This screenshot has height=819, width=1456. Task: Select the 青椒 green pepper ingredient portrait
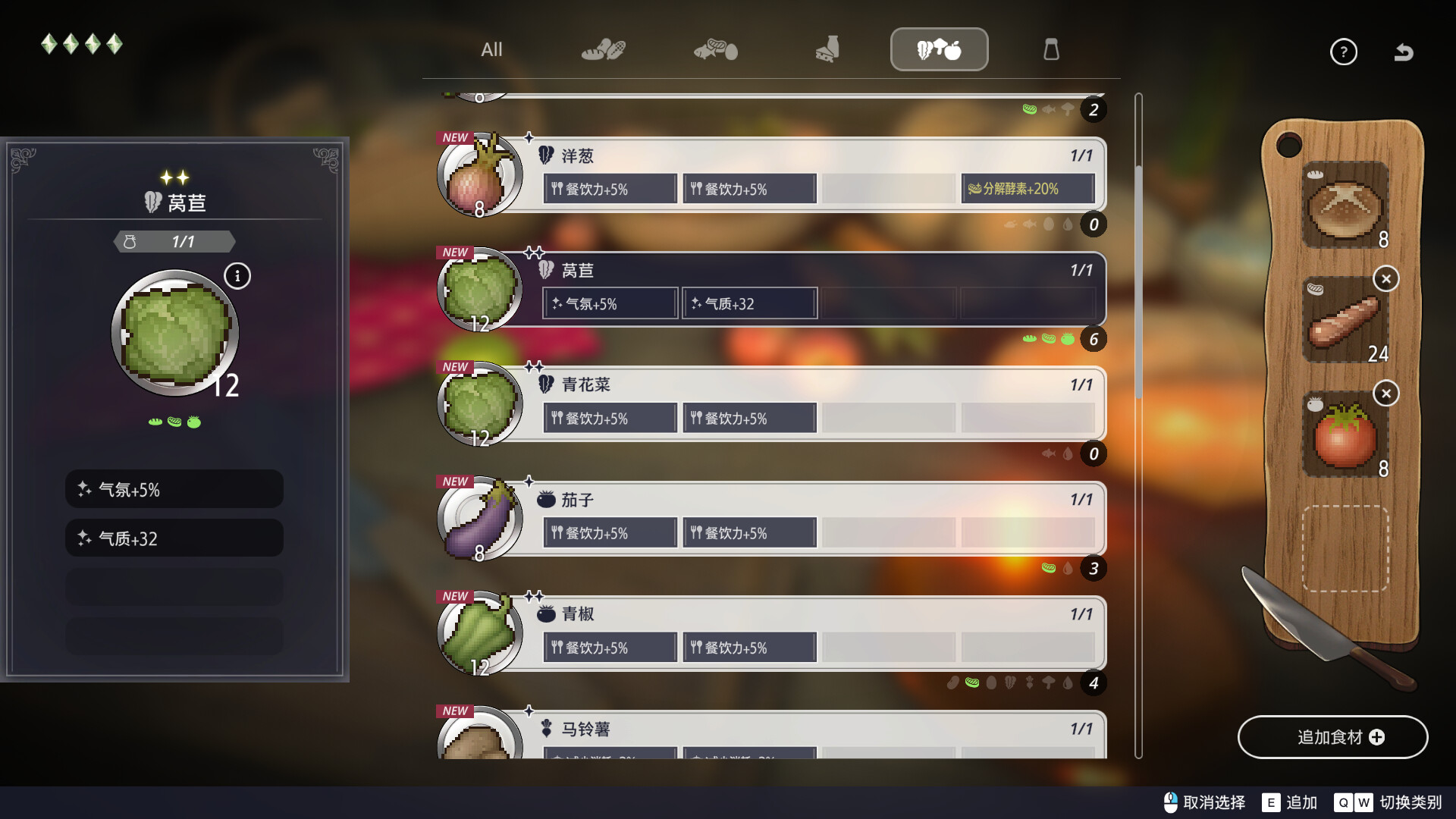[x=479, y=633]
